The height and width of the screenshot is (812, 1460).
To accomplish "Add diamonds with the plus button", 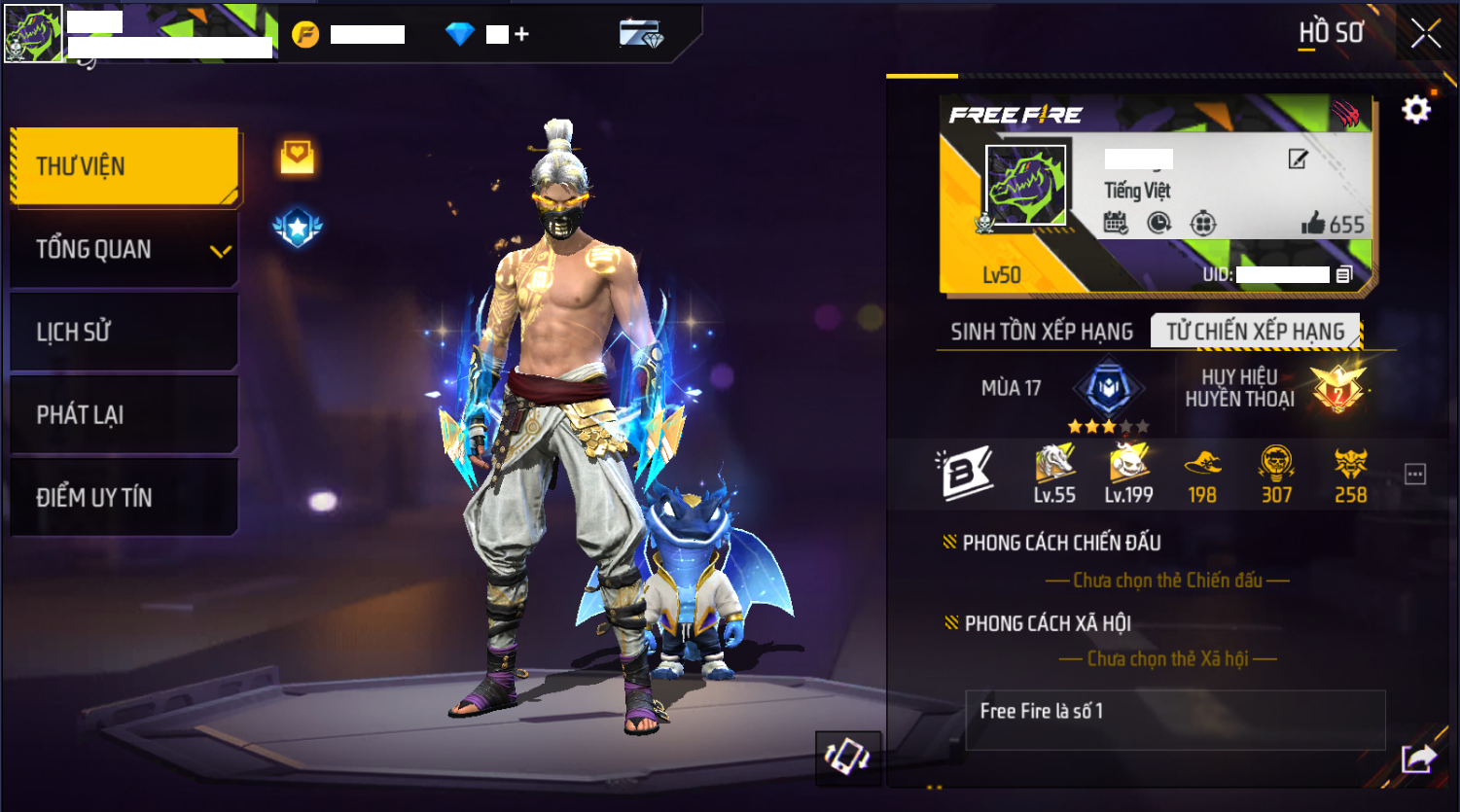I will pyautogui.click(x=522, y=34).
